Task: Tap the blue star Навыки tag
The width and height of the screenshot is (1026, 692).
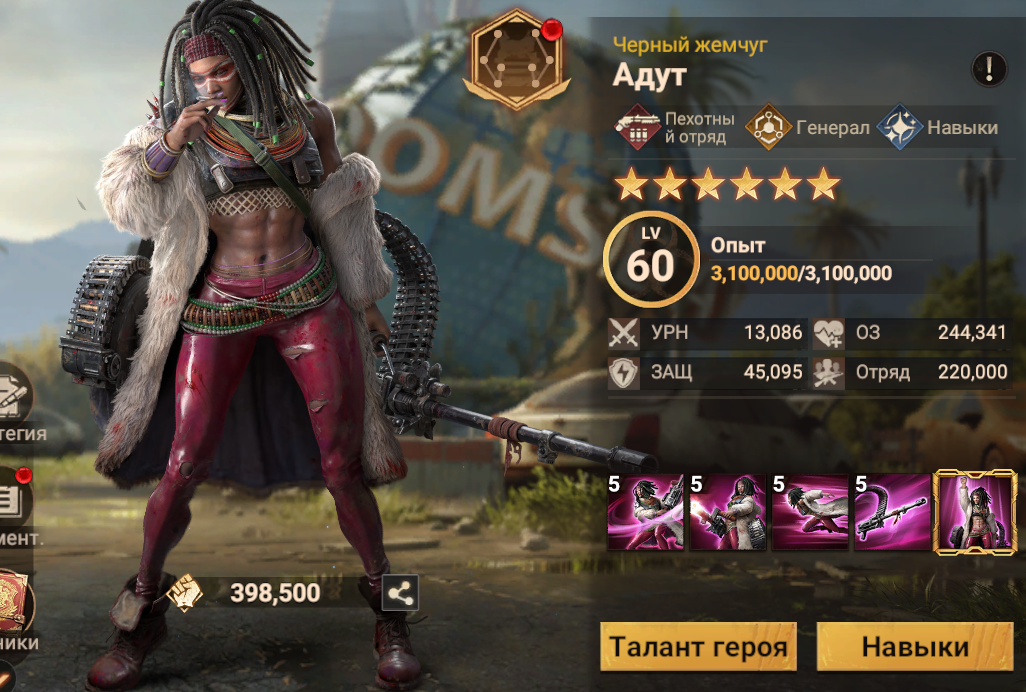Action: point(938,128)
